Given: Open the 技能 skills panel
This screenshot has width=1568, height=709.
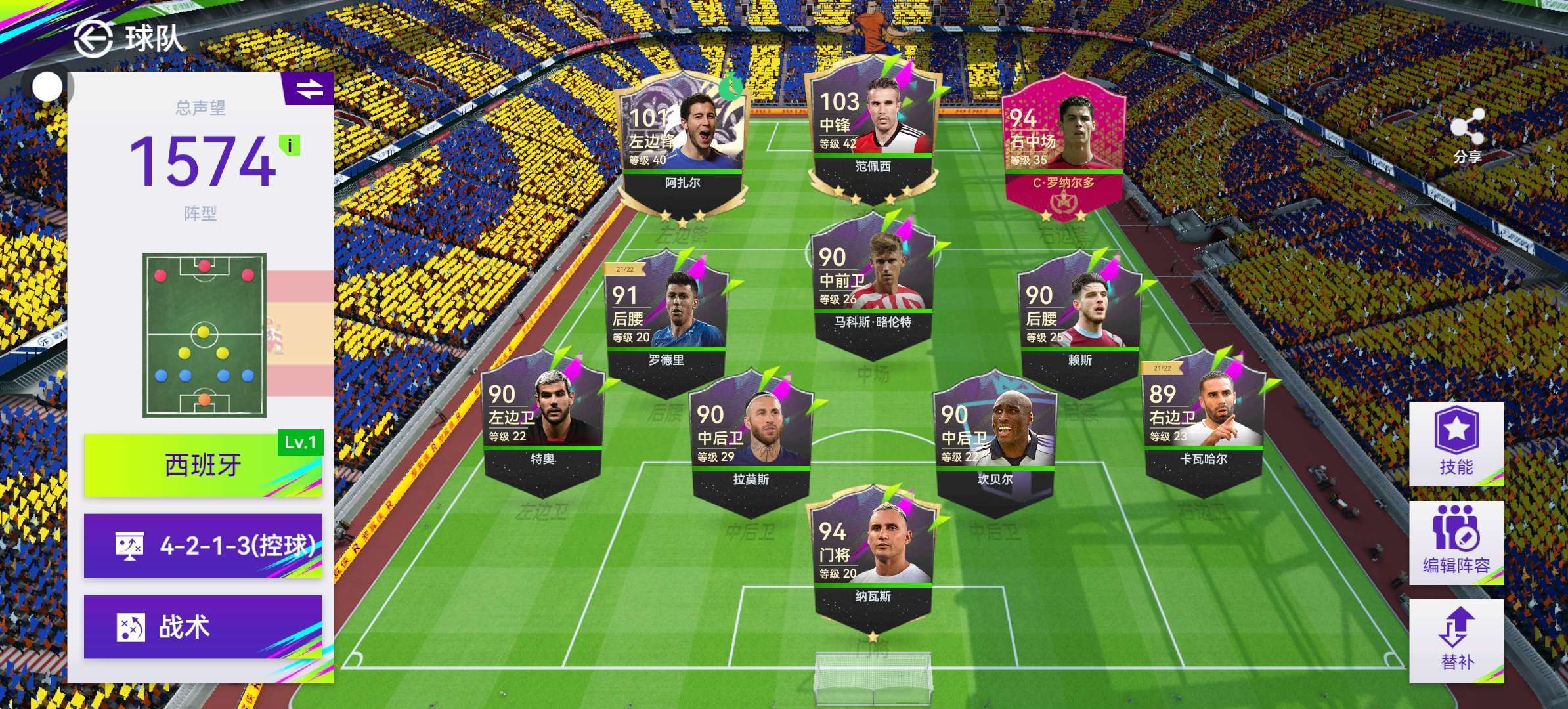Looking at the screenshot, I should coord(1456,444).
